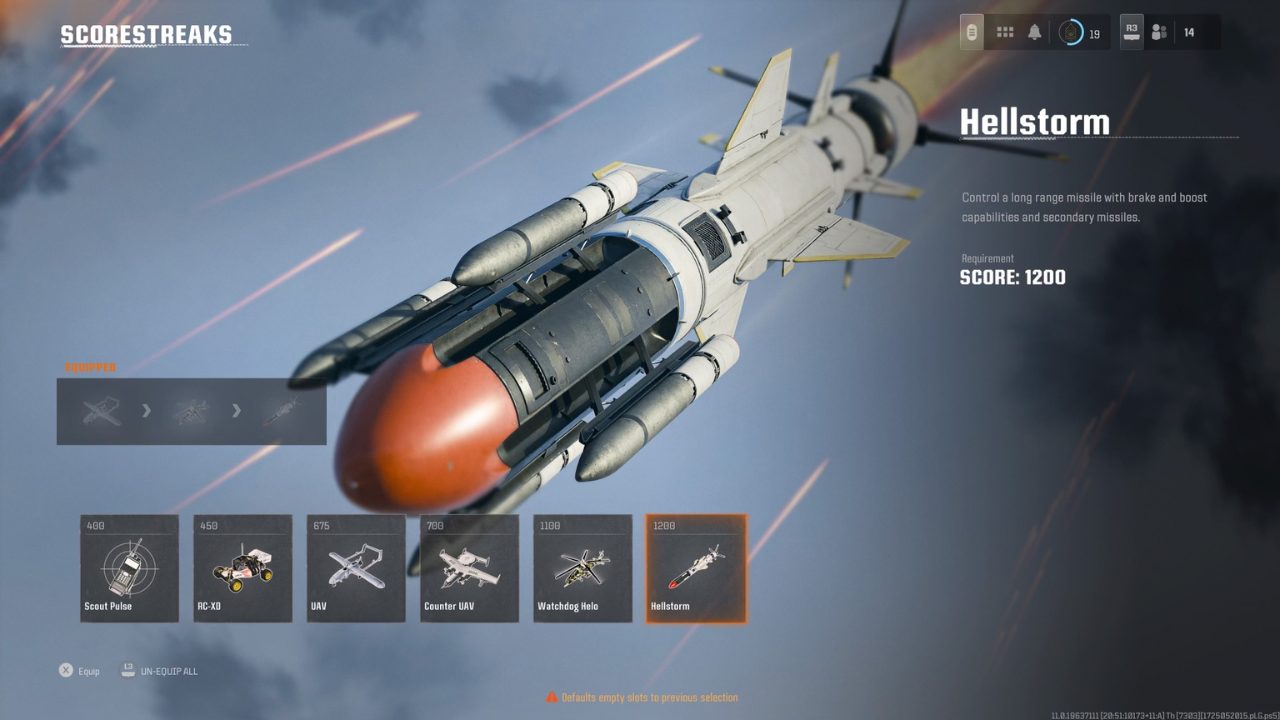Select the Scout Pulse scorestreak
Image resolution: width=1280 pixels, height=720 pixels.
[x=128, y=568]
